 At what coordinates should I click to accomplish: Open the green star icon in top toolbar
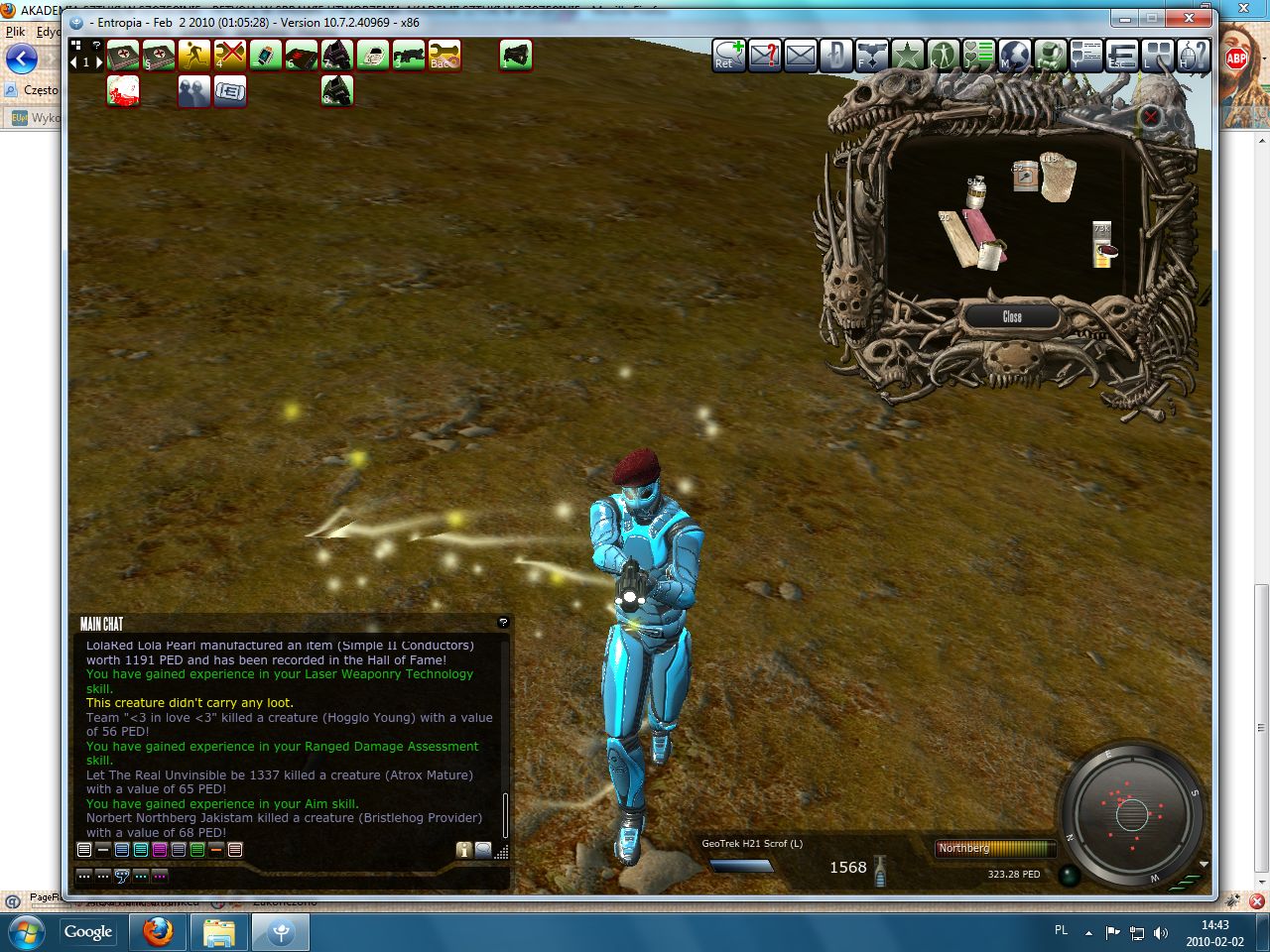tap(907, 56)
